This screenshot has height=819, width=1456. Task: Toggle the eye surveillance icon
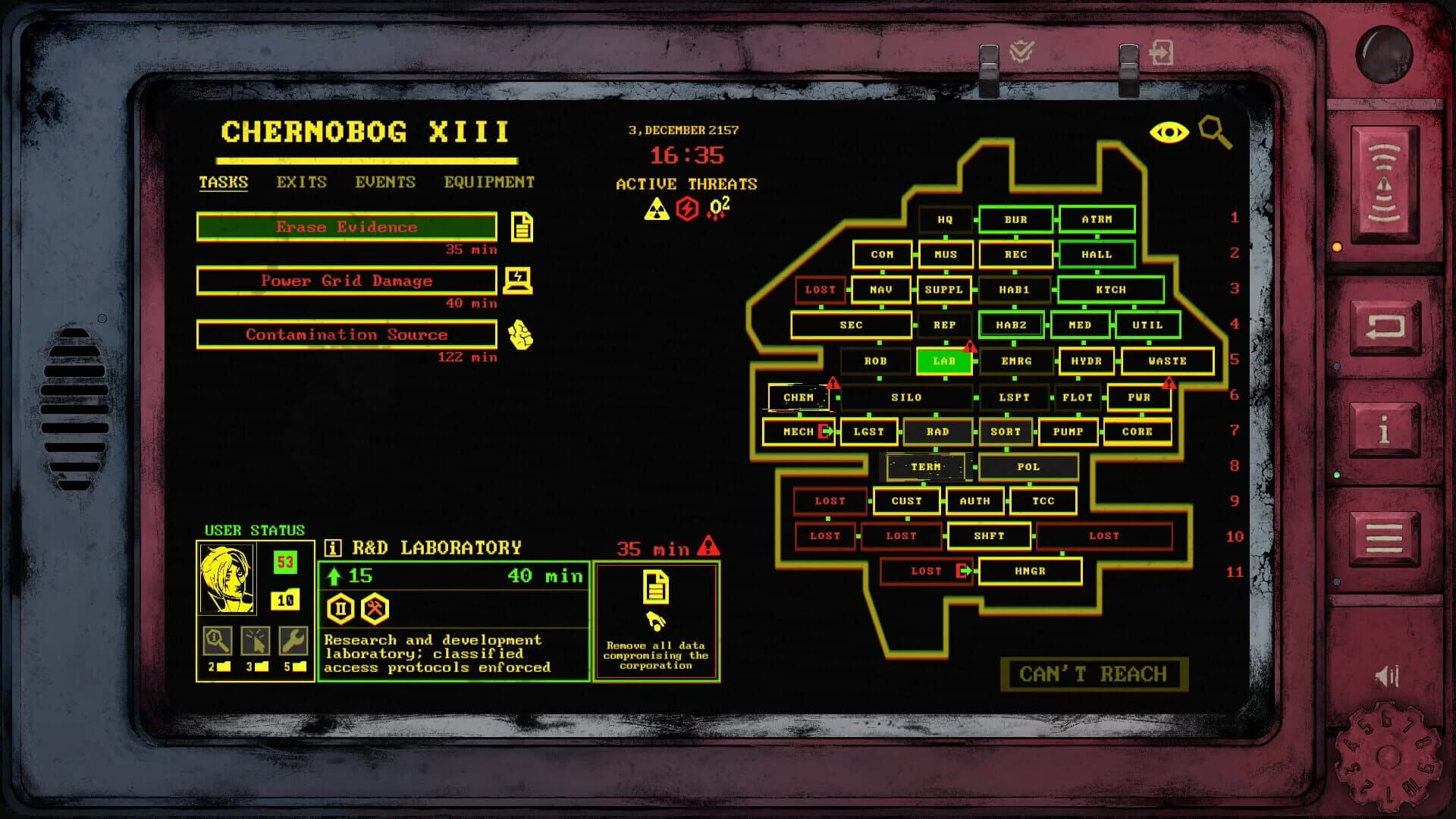click(1169, 132)
